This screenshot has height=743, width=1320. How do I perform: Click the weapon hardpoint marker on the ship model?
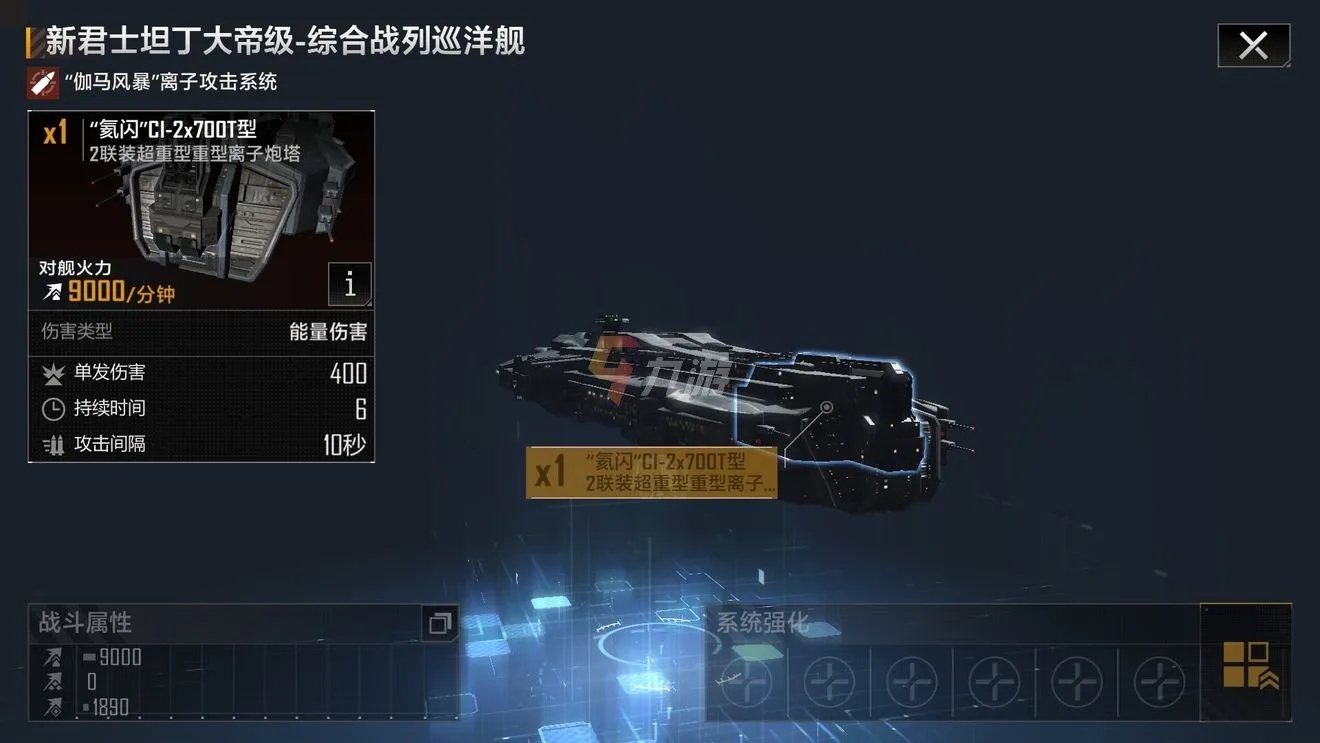click(x=826, y=409)
